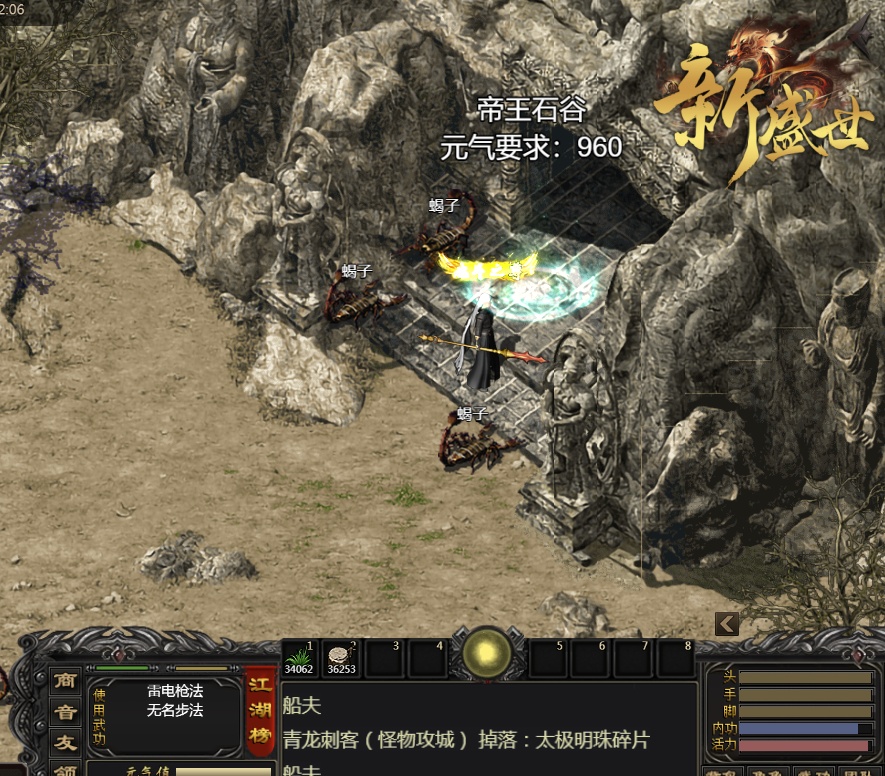Use the grass herb in hotbar slot 1
885x776 pixels.
click(299, 657)
